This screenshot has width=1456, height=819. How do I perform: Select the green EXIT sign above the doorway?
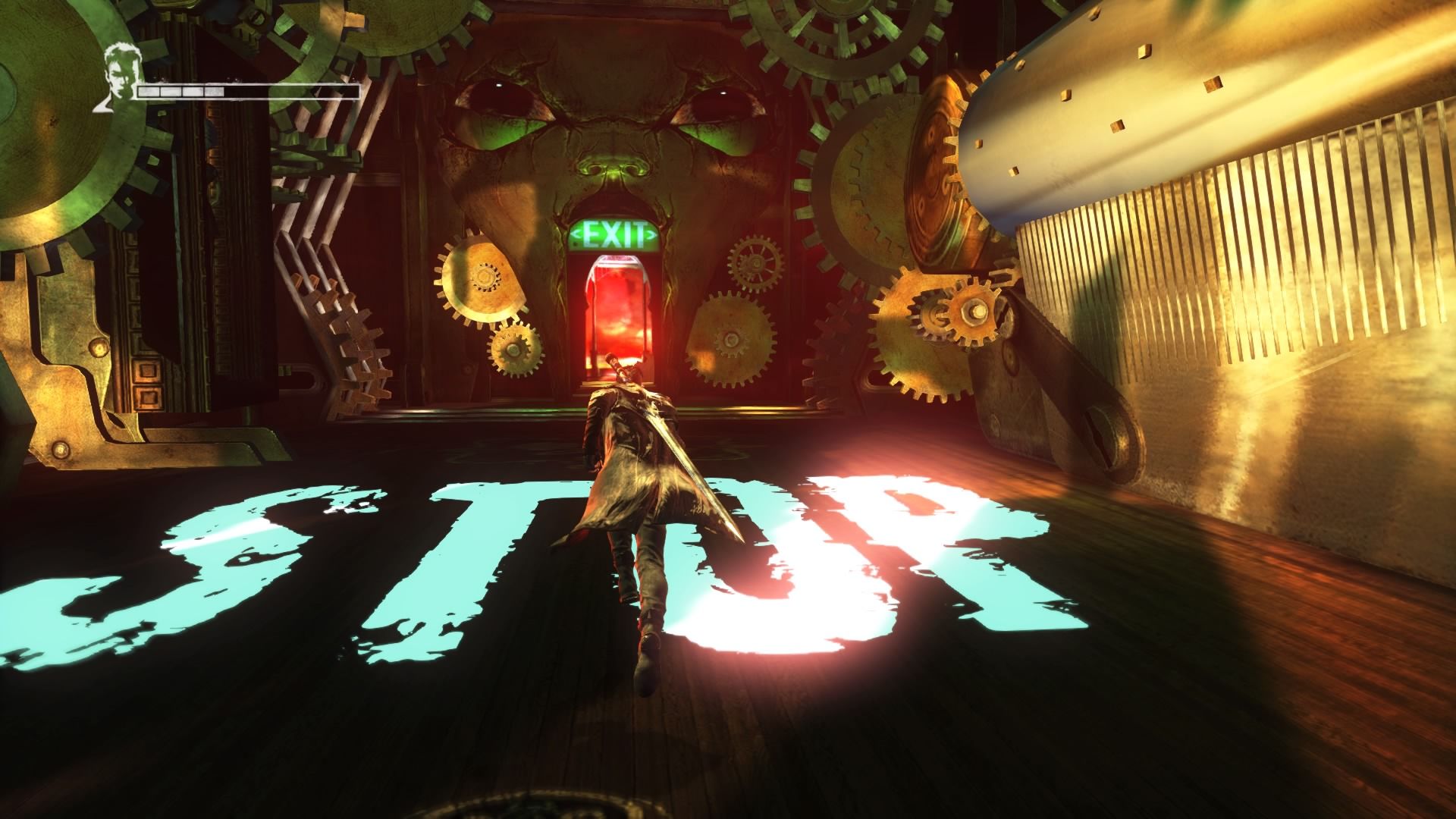[x=614, y=232]
